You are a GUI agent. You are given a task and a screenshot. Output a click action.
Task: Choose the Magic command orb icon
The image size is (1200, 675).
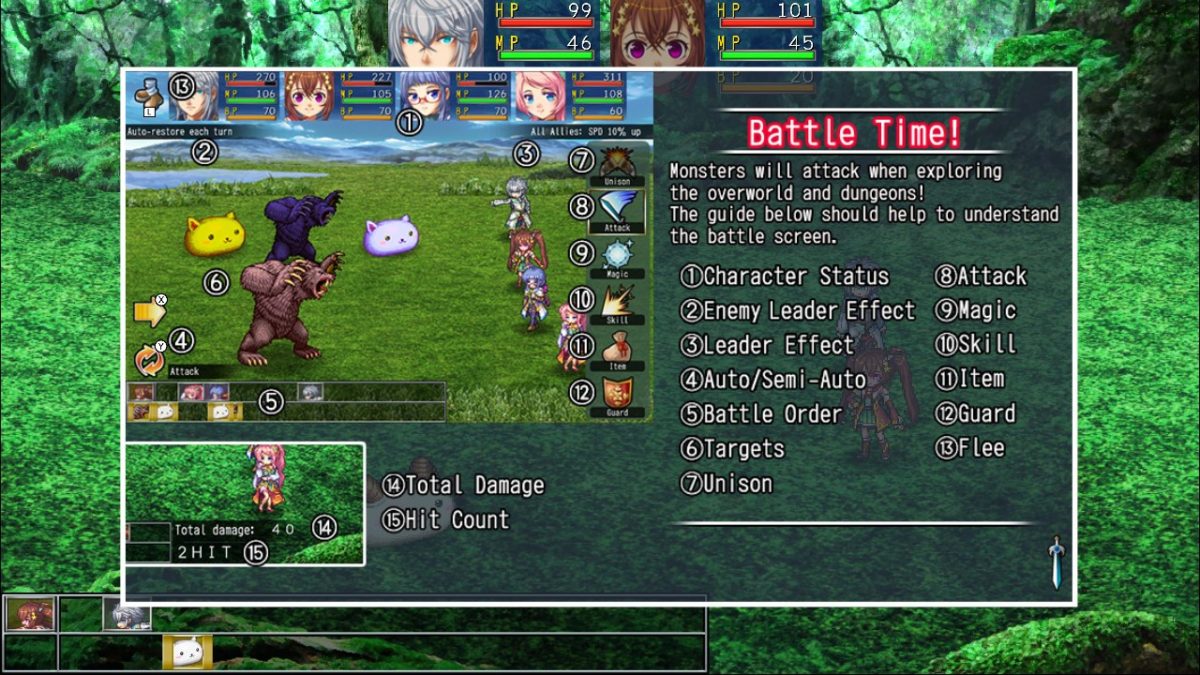pyautogui.click(x=617, y=255)
